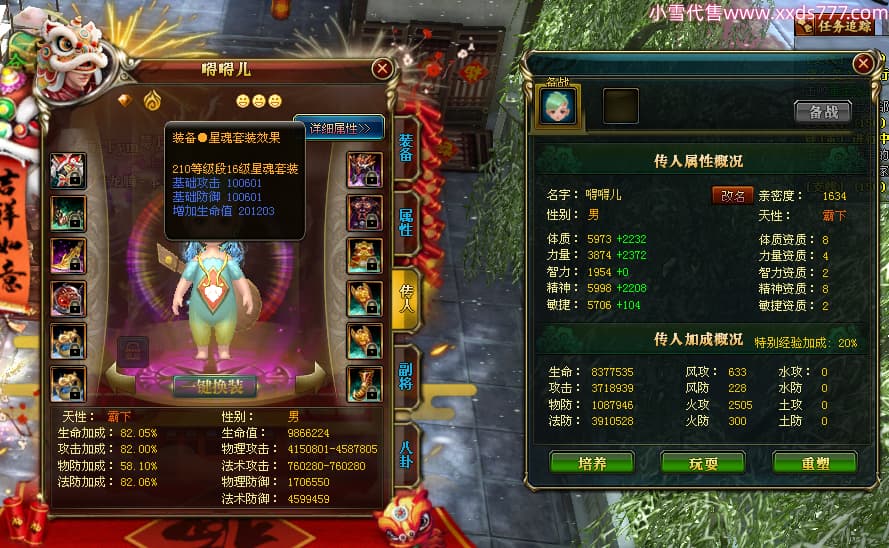Switch to the 属性 attributes tab
The image size is (889, 548).
pos(406,222)
